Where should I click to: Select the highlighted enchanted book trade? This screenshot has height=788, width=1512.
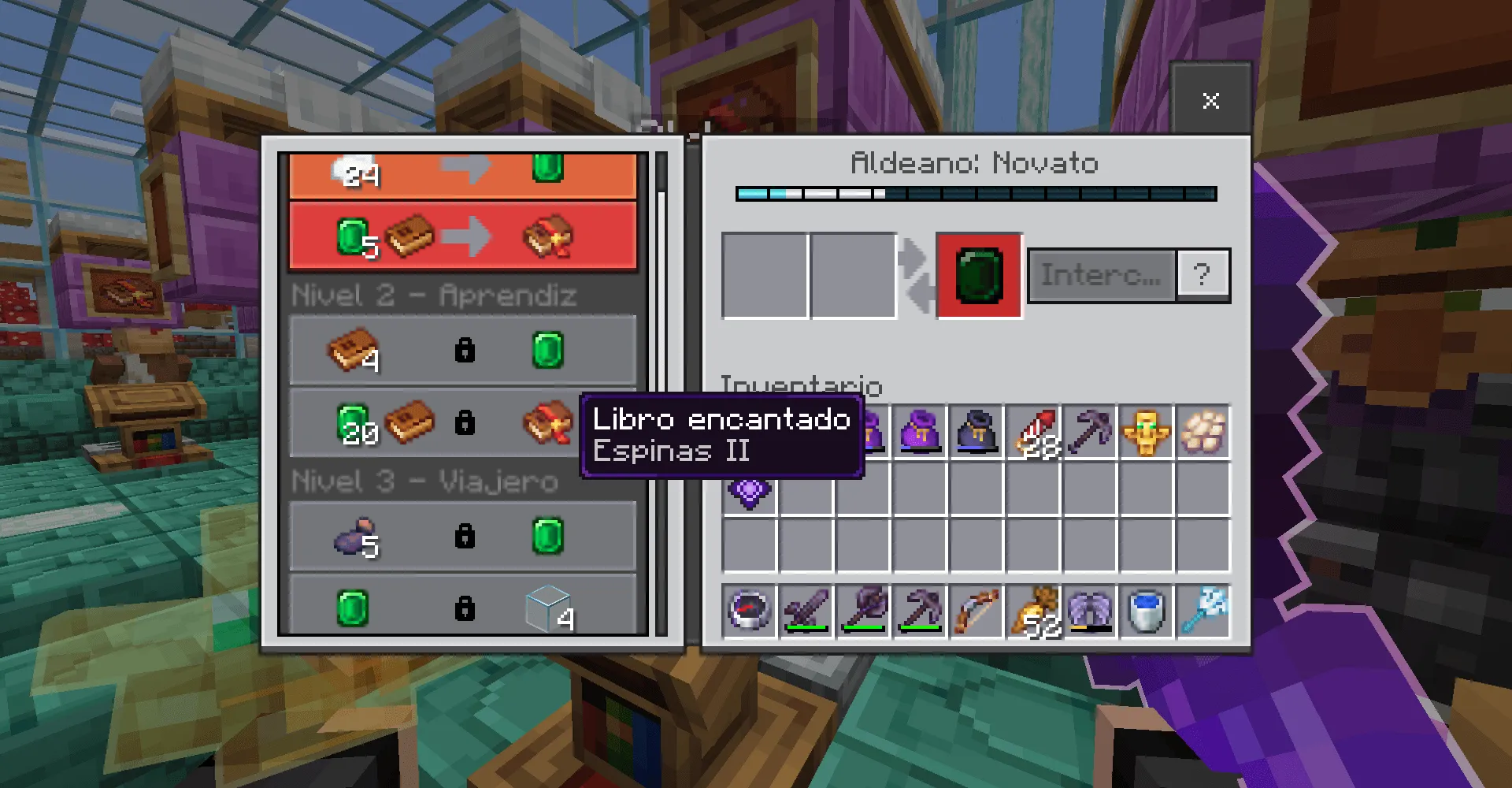tap(463, 235)
